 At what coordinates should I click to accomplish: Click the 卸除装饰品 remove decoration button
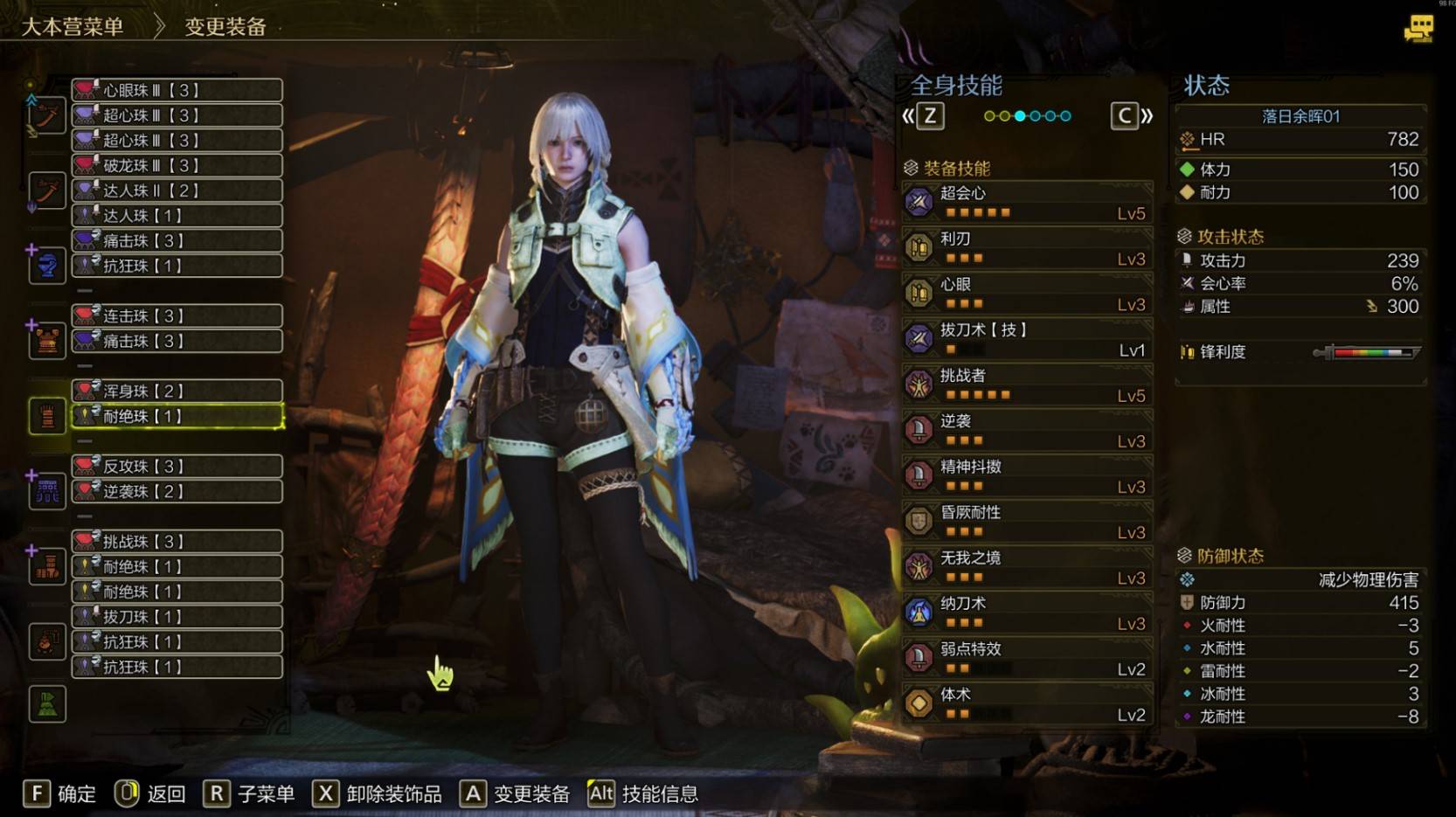pyautogui.click(x=378, y=793)
